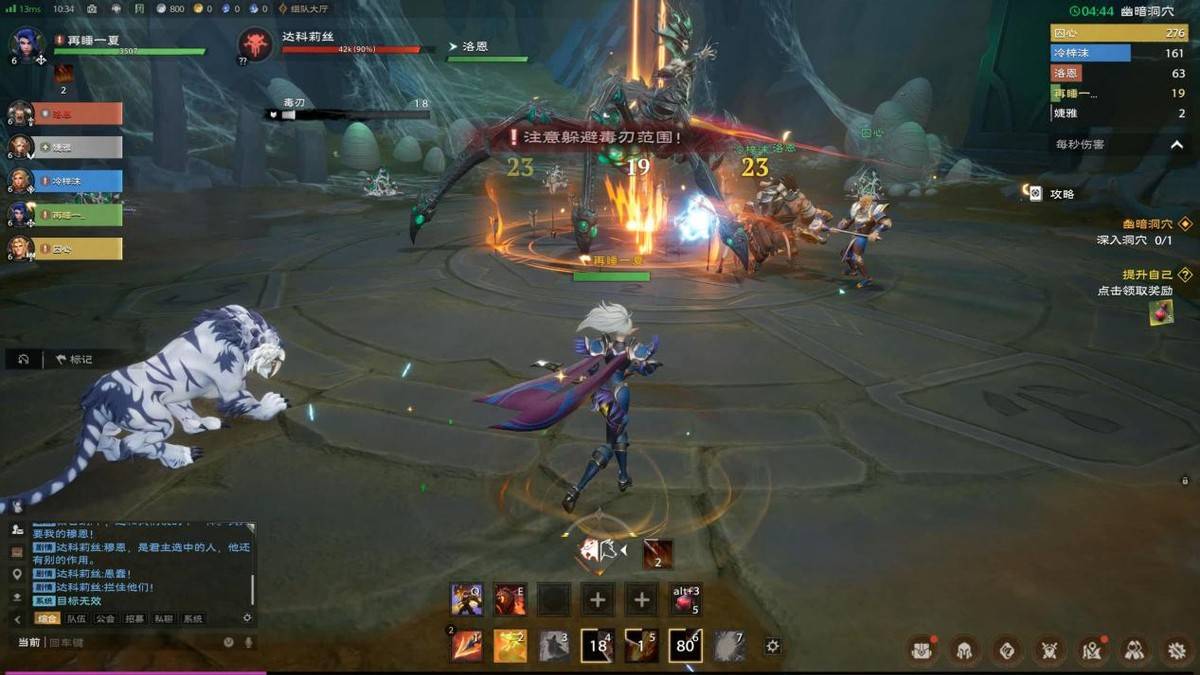Collapse the 每秒伤害 damage meter panel
The image size is (1200, 675).
[1177, 144]
